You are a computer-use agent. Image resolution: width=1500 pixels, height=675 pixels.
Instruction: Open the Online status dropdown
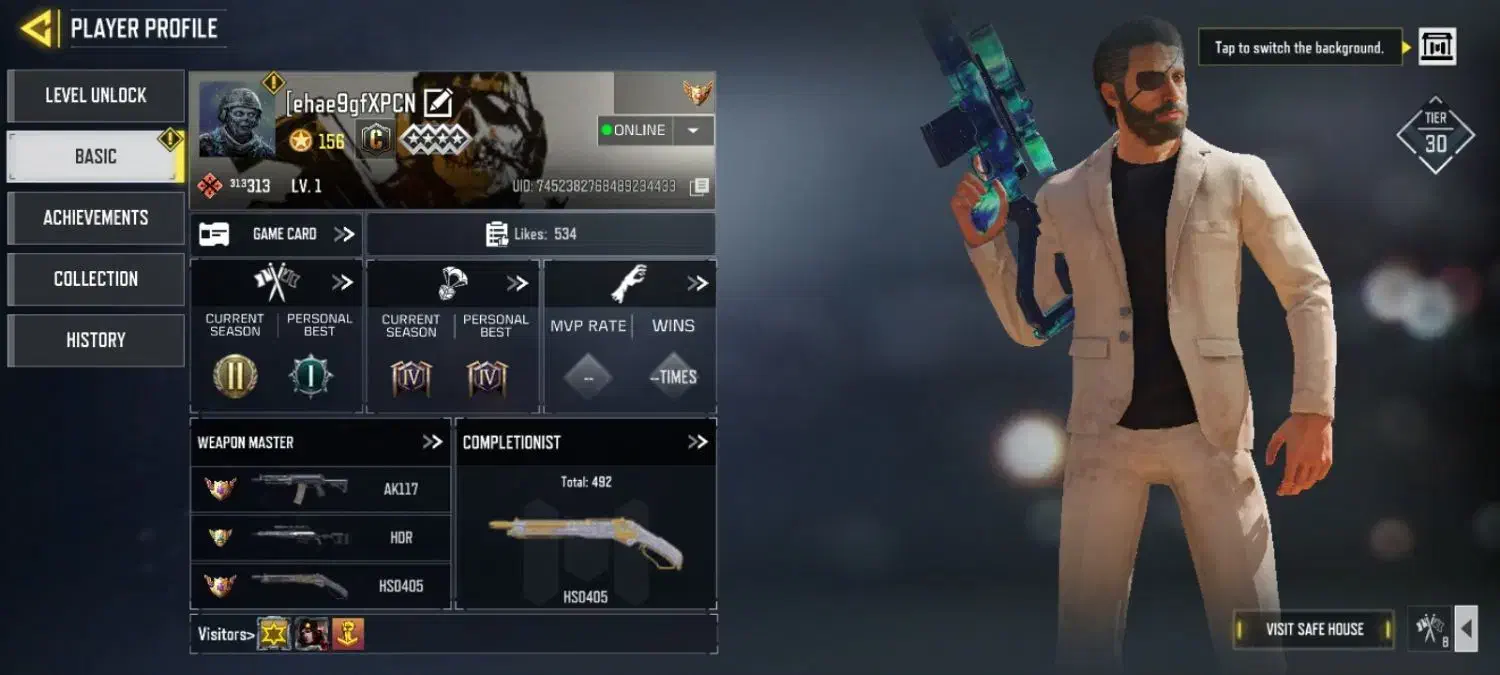692,131
